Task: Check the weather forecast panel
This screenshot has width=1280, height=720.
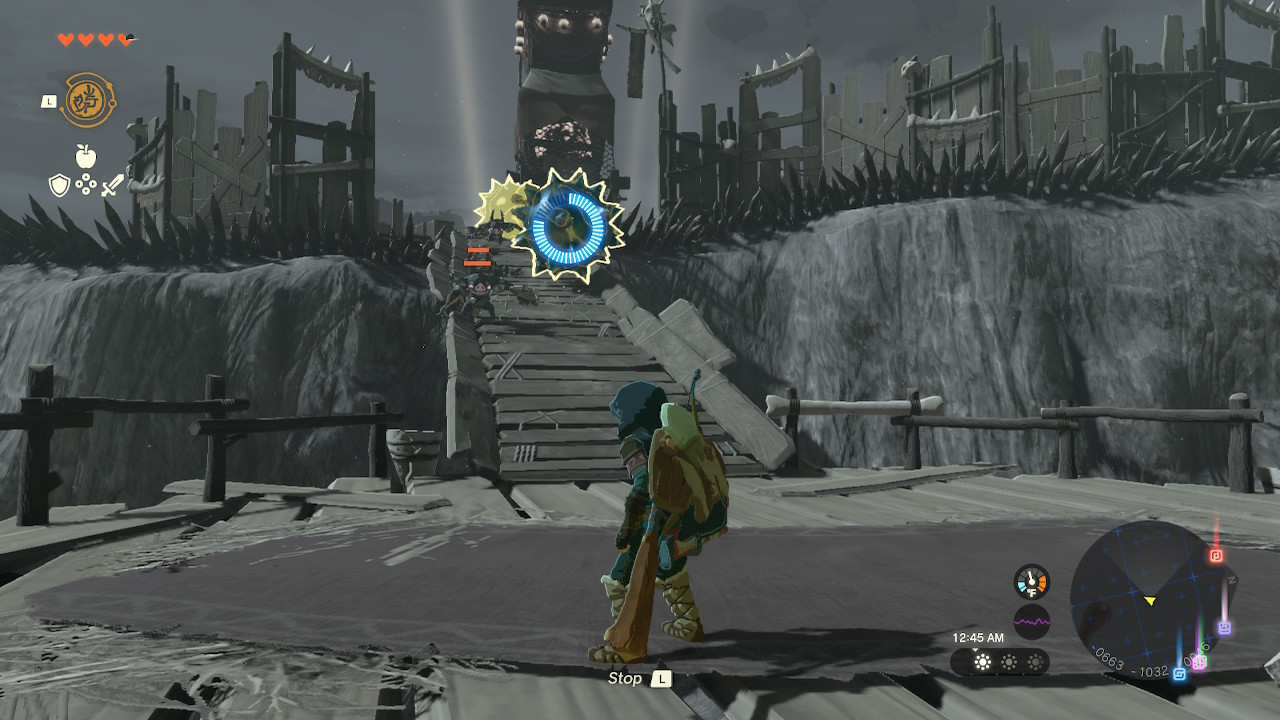Action: [1000, 662]
